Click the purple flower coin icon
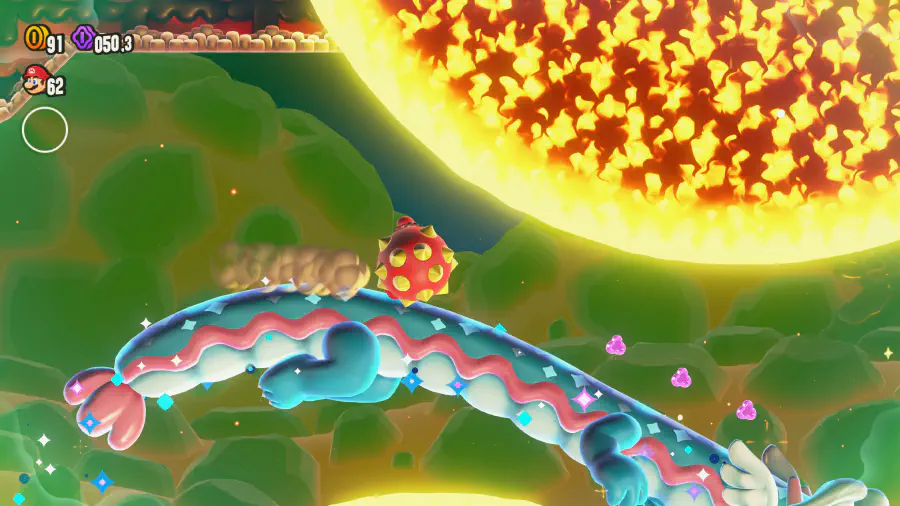Image resolution: width=900 pixels, height=506 pixels. [84, 39]
